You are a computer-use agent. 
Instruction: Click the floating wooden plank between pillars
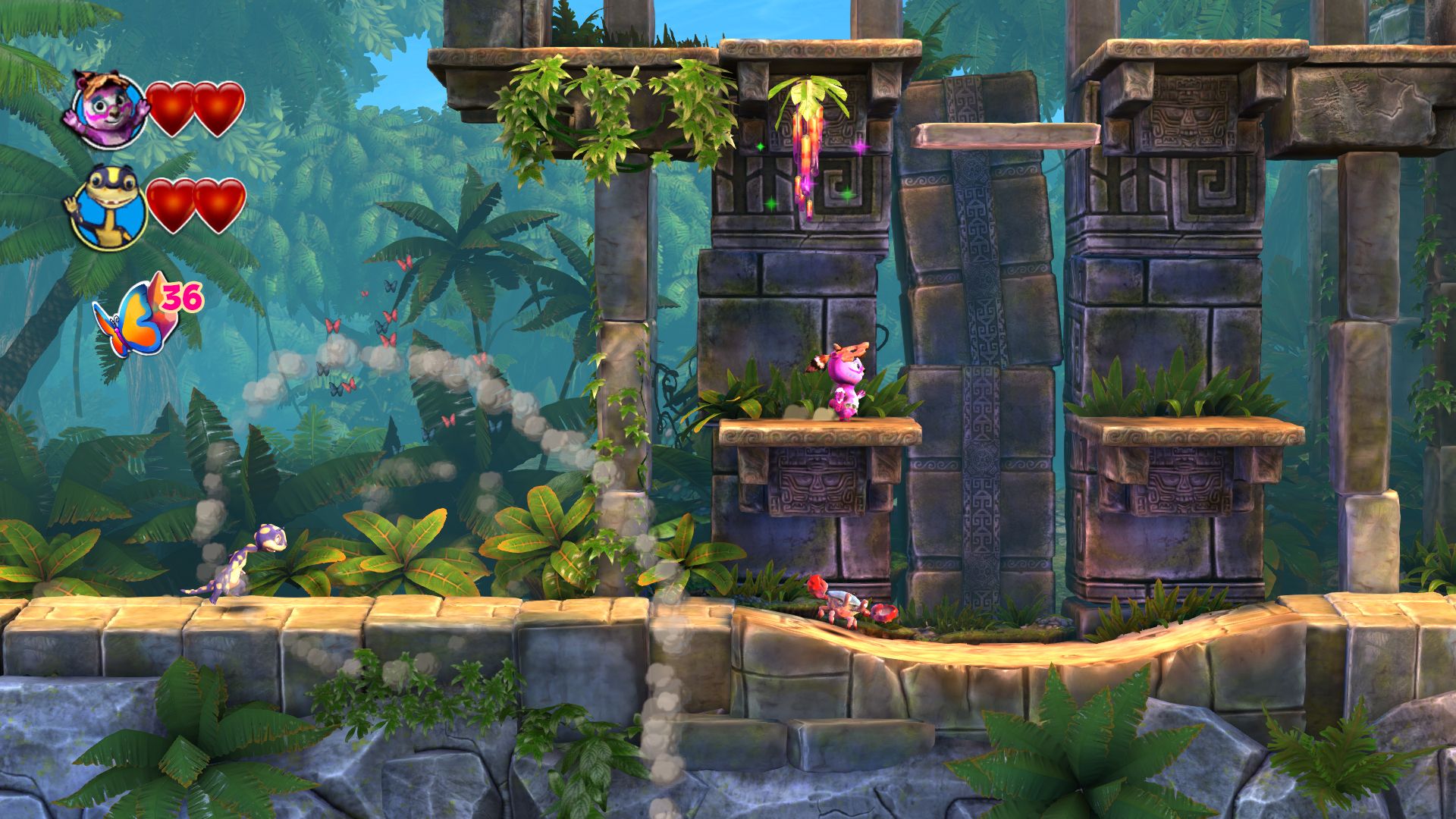1005,133
